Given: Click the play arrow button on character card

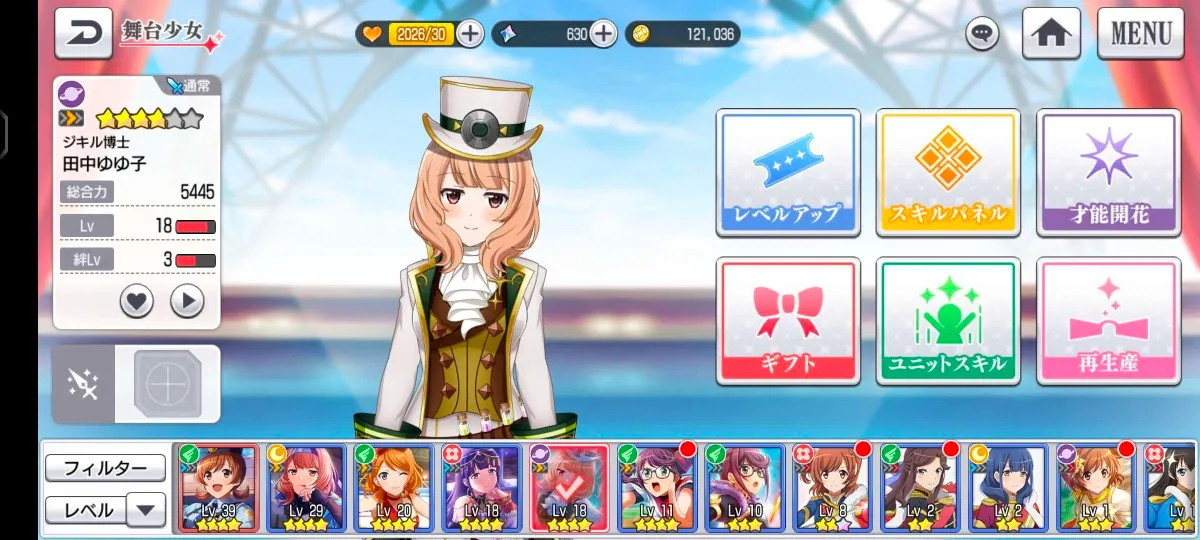Looking at the screenshot, I should 187,300.
